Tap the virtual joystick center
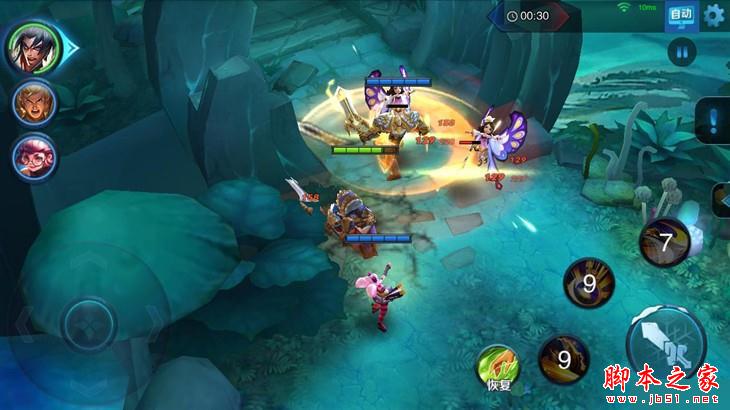 tap(88, 325)
